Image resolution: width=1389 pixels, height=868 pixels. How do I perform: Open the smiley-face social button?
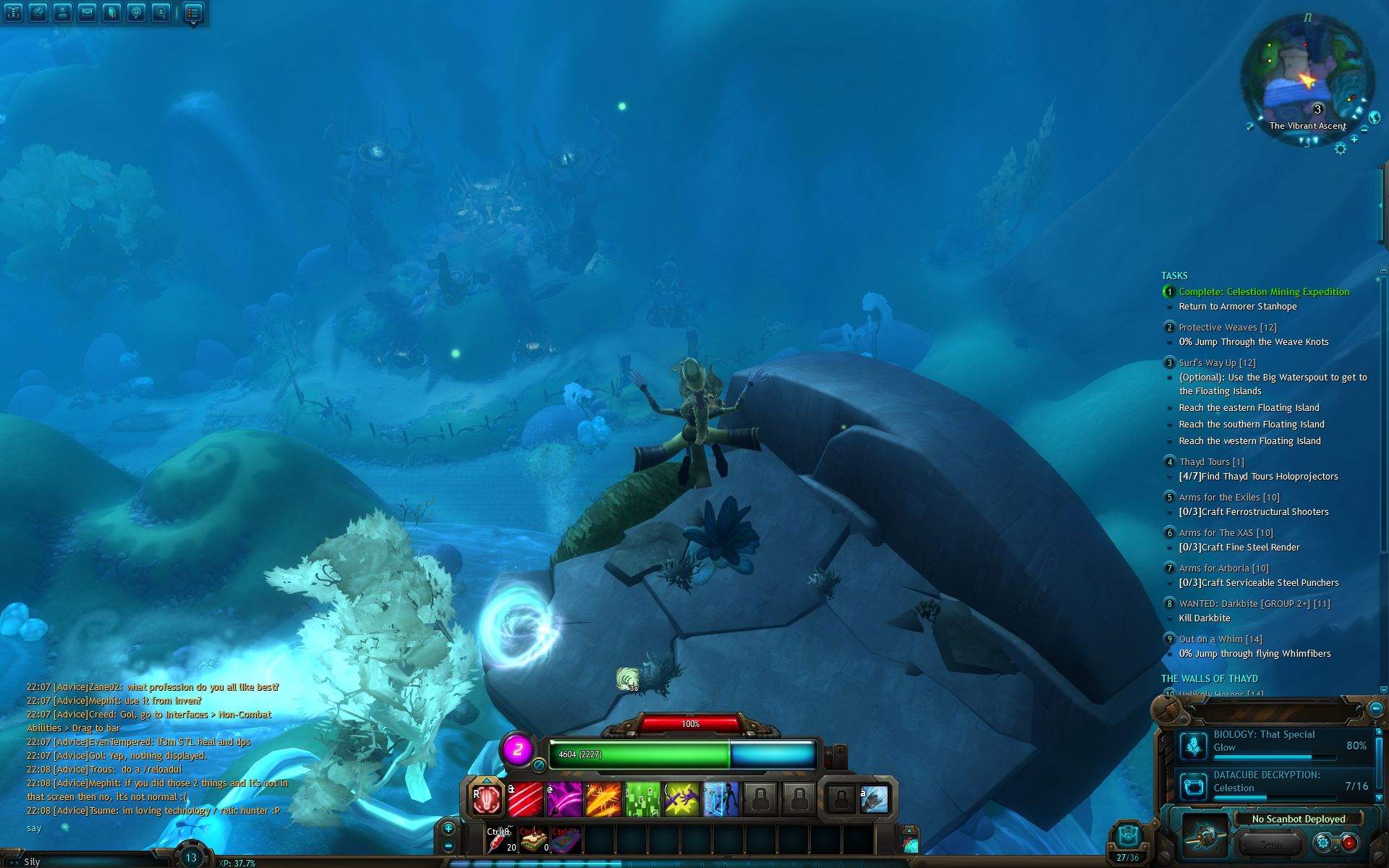(x=136, y=12)
